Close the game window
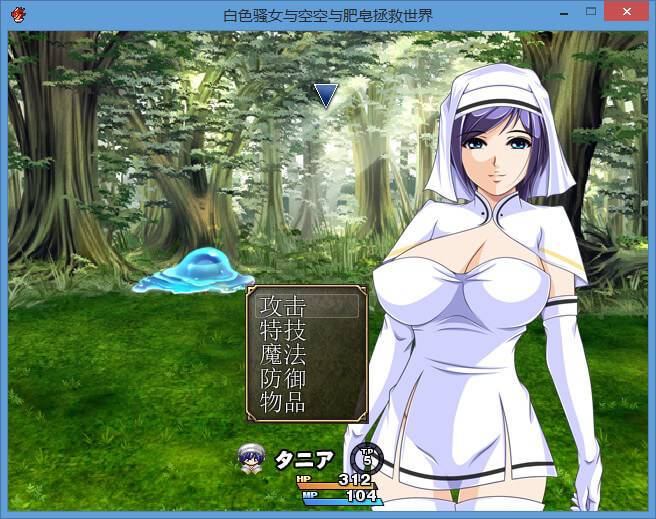Screen dimensions: 656x519 pos(627,13)
